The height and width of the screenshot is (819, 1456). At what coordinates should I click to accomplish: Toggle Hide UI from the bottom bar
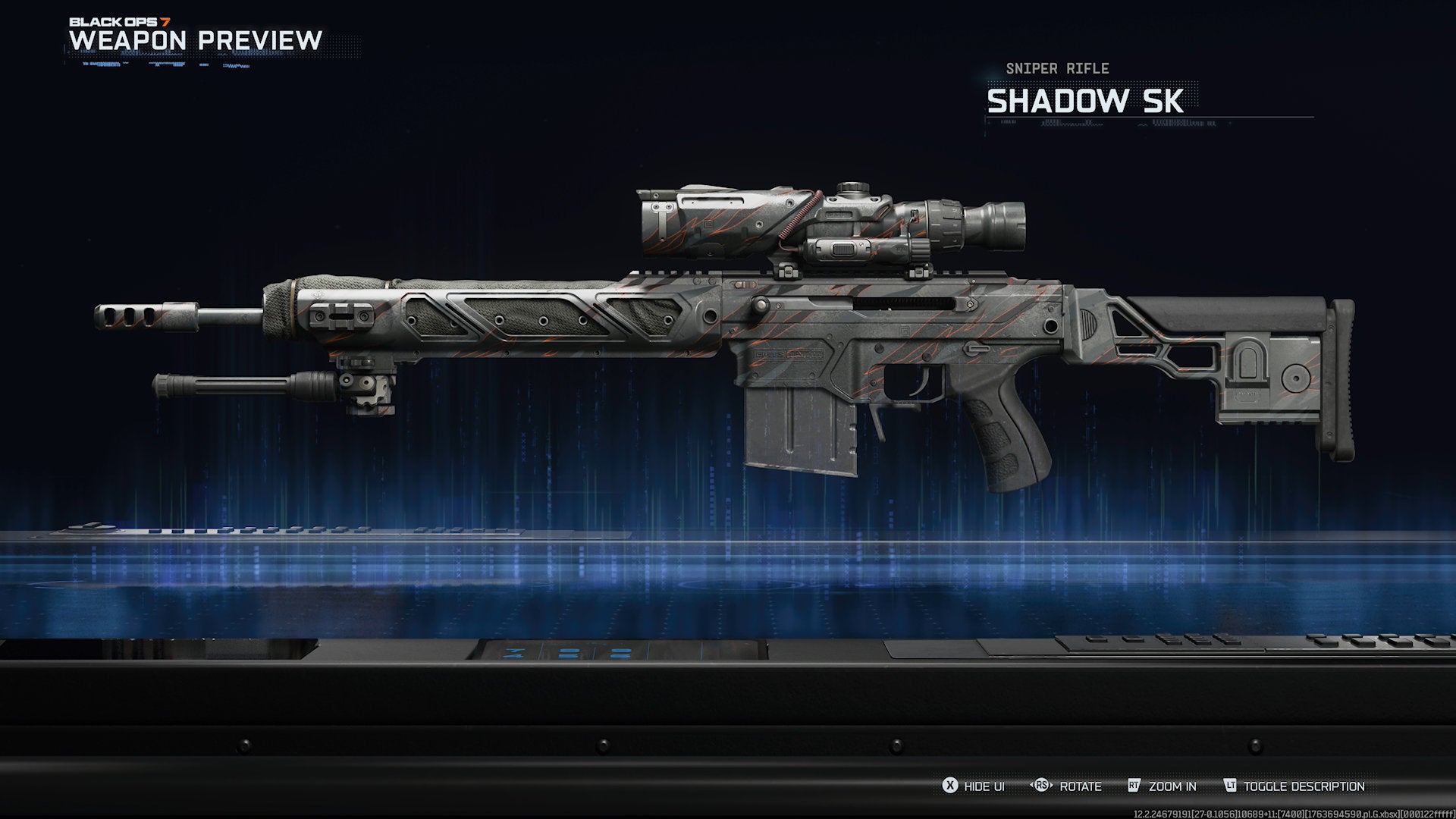click(978, 786)
